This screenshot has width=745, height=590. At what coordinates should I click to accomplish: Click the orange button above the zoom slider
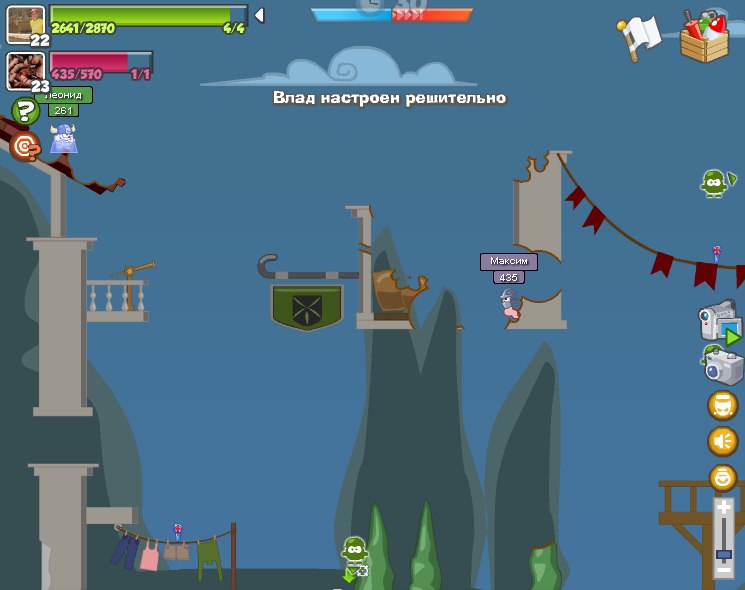(722, 477)
